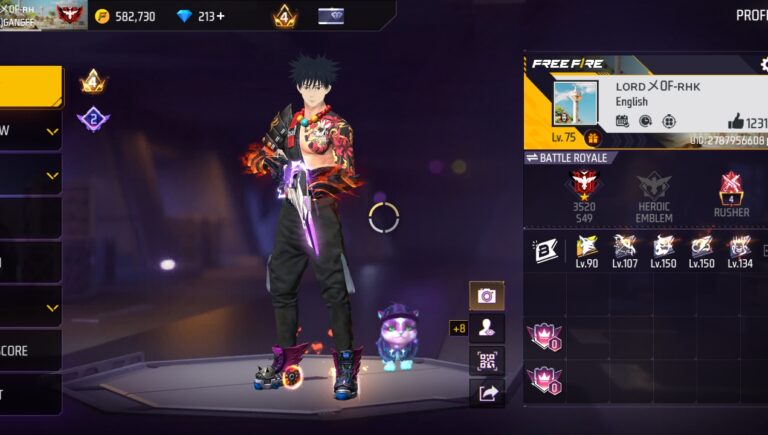Select the profile avatar picture

[575, 102]
